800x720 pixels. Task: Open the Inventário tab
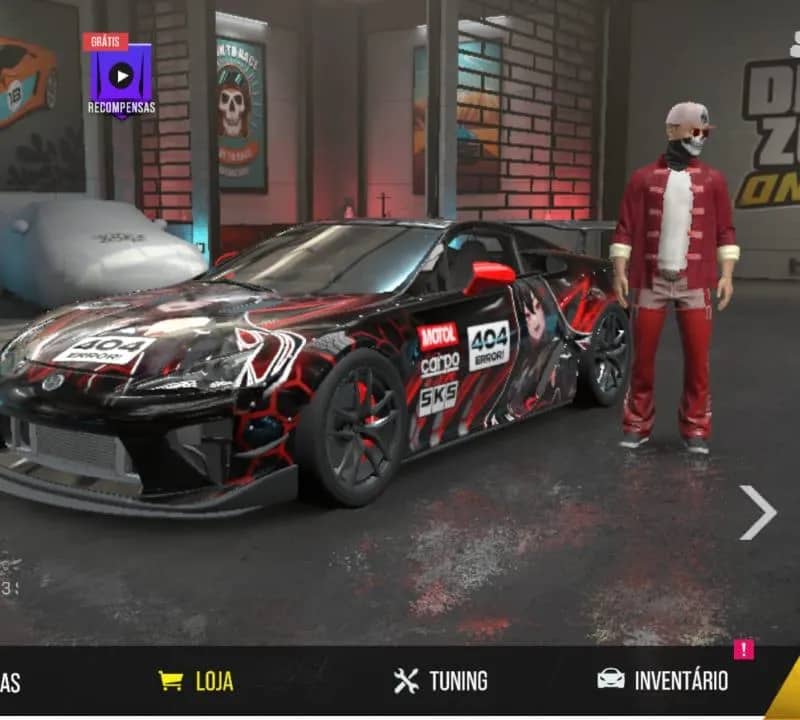coord(662,682)
